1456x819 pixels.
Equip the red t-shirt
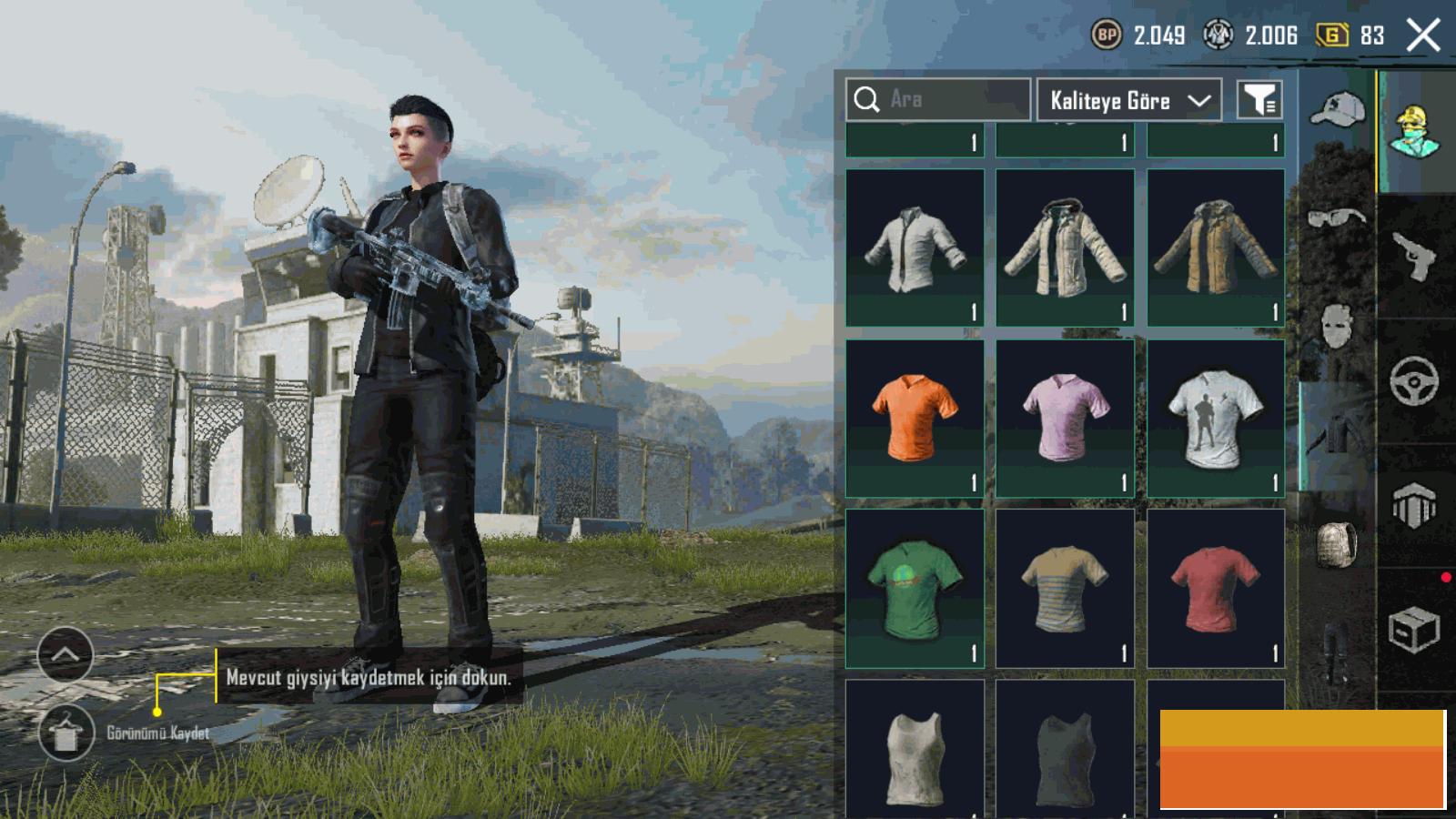pos(1216,589)
